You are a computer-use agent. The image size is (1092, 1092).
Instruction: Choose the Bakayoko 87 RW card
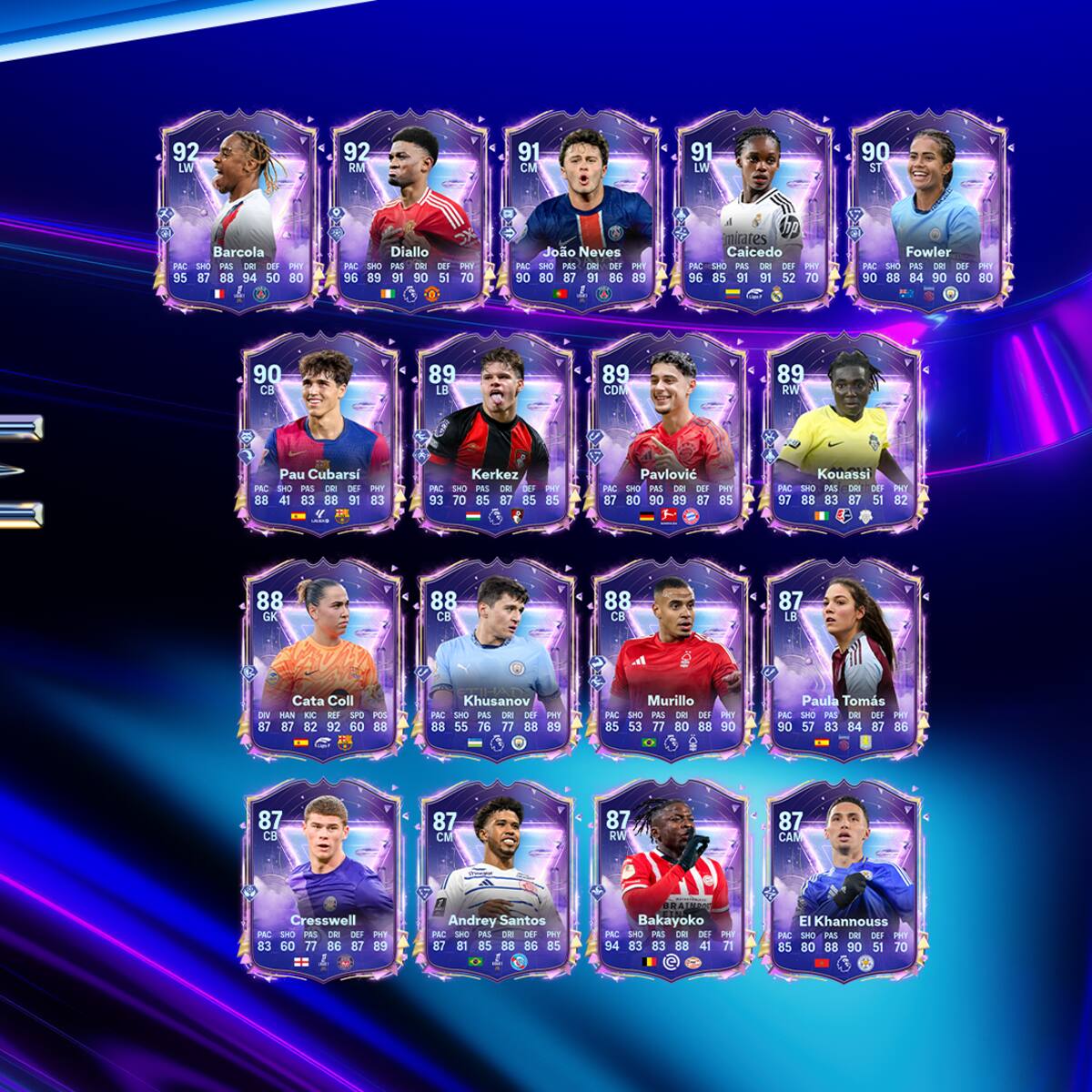click(668, 880)
